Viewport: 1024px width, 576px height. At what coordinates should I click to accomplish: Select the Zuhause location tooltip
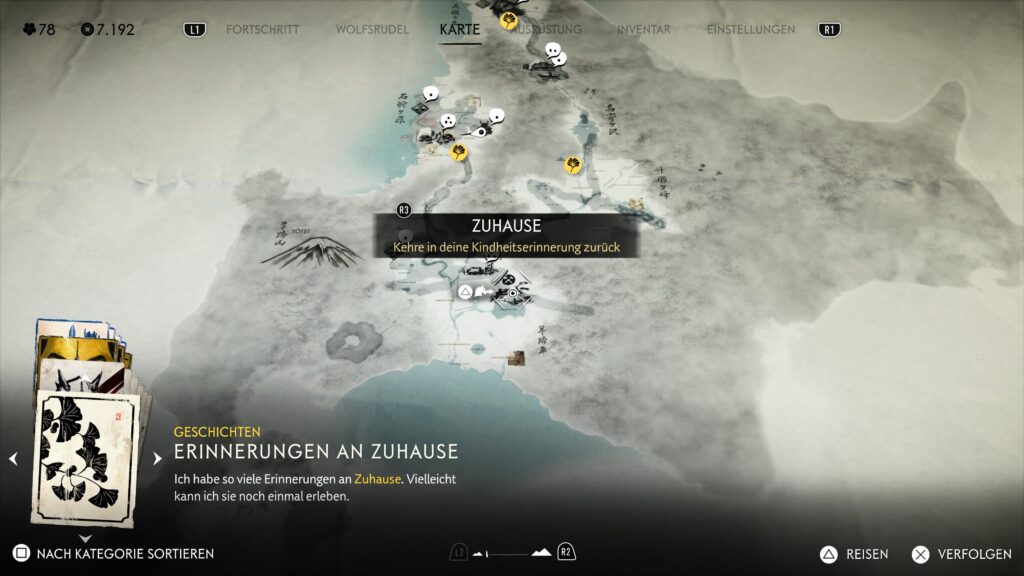[x=506, y=236]
